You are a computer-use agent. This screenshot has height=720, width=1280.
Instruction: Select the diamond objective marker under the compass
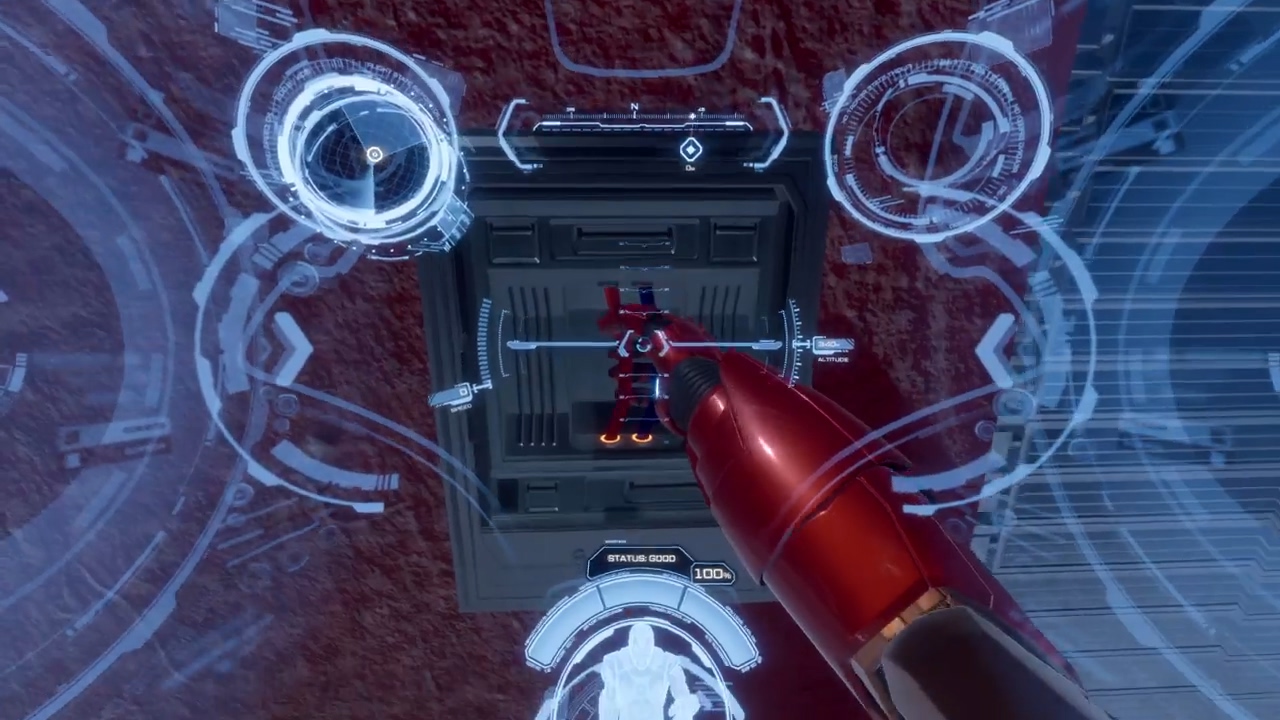pos(691,150)
